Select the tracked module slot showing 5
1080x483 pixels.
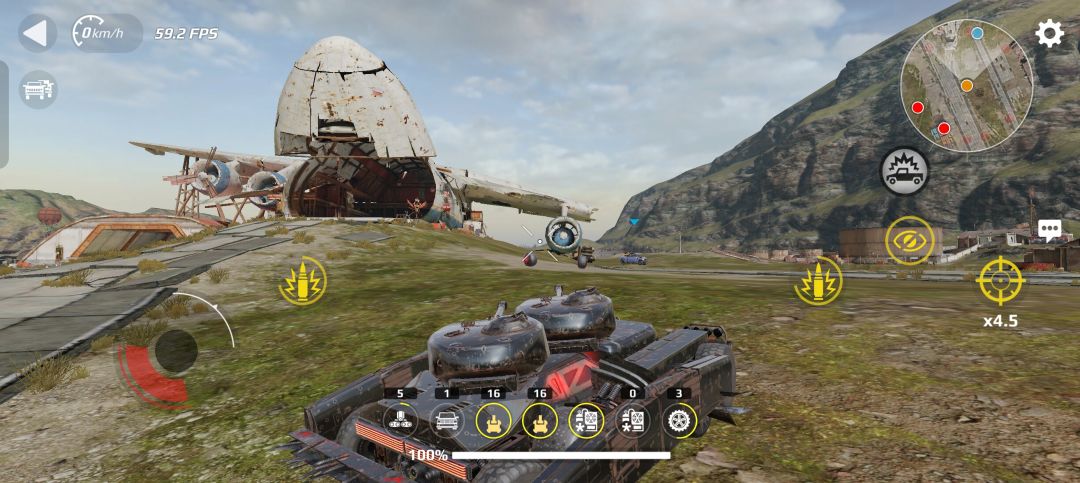[400, 420]
